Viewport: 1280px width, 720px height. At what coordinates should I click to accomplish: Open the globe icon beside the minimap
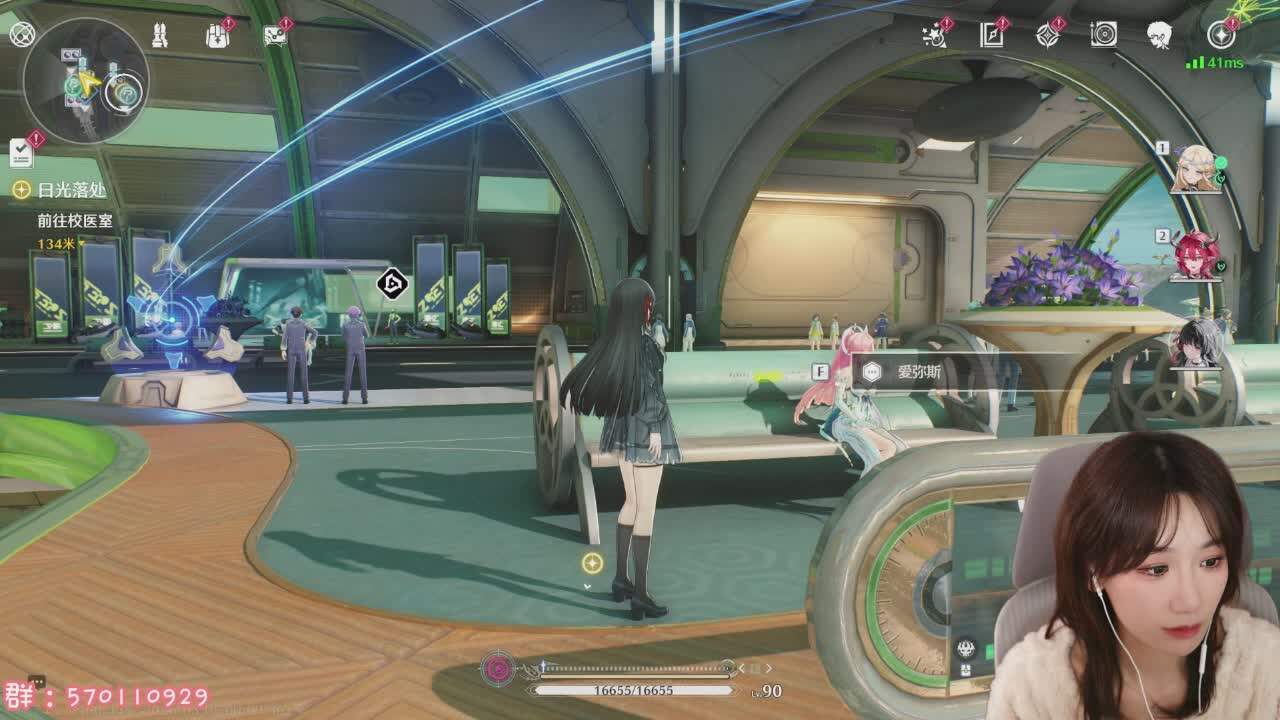[21, 34]
